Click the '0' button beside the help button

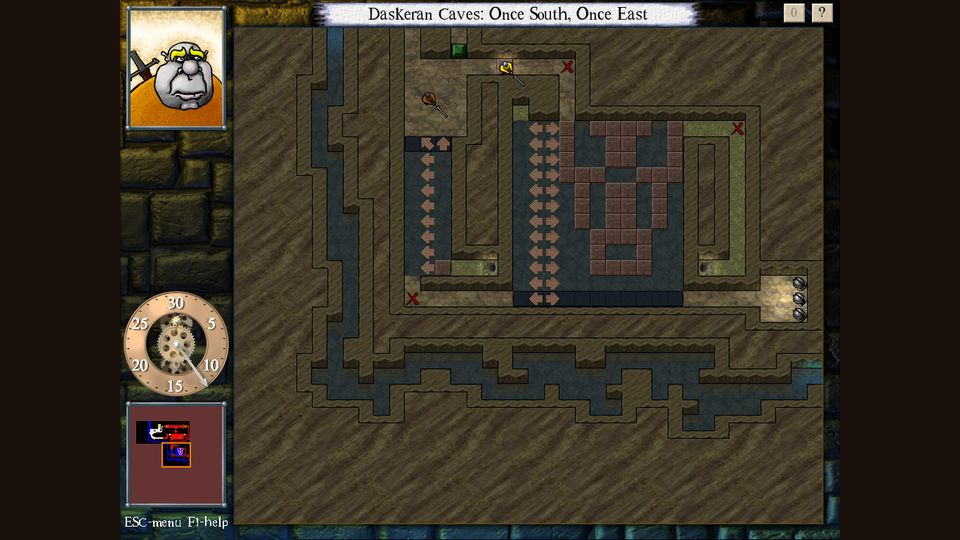(794, 13)
